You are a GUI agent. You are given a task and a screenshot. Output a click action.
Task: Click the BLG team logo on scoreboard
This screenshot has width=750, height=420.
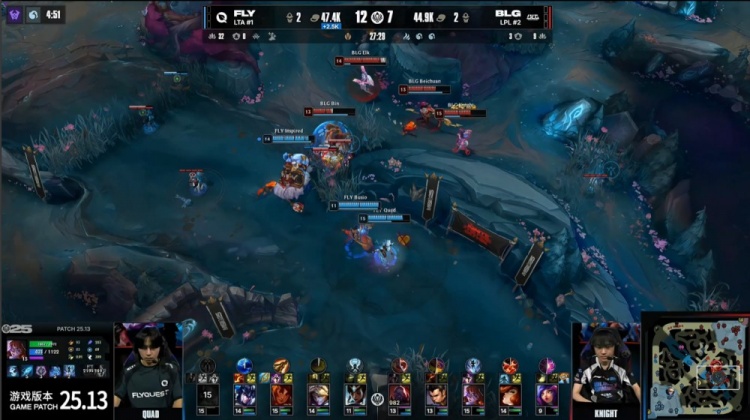pyautogui.click(x=533, y=17)
